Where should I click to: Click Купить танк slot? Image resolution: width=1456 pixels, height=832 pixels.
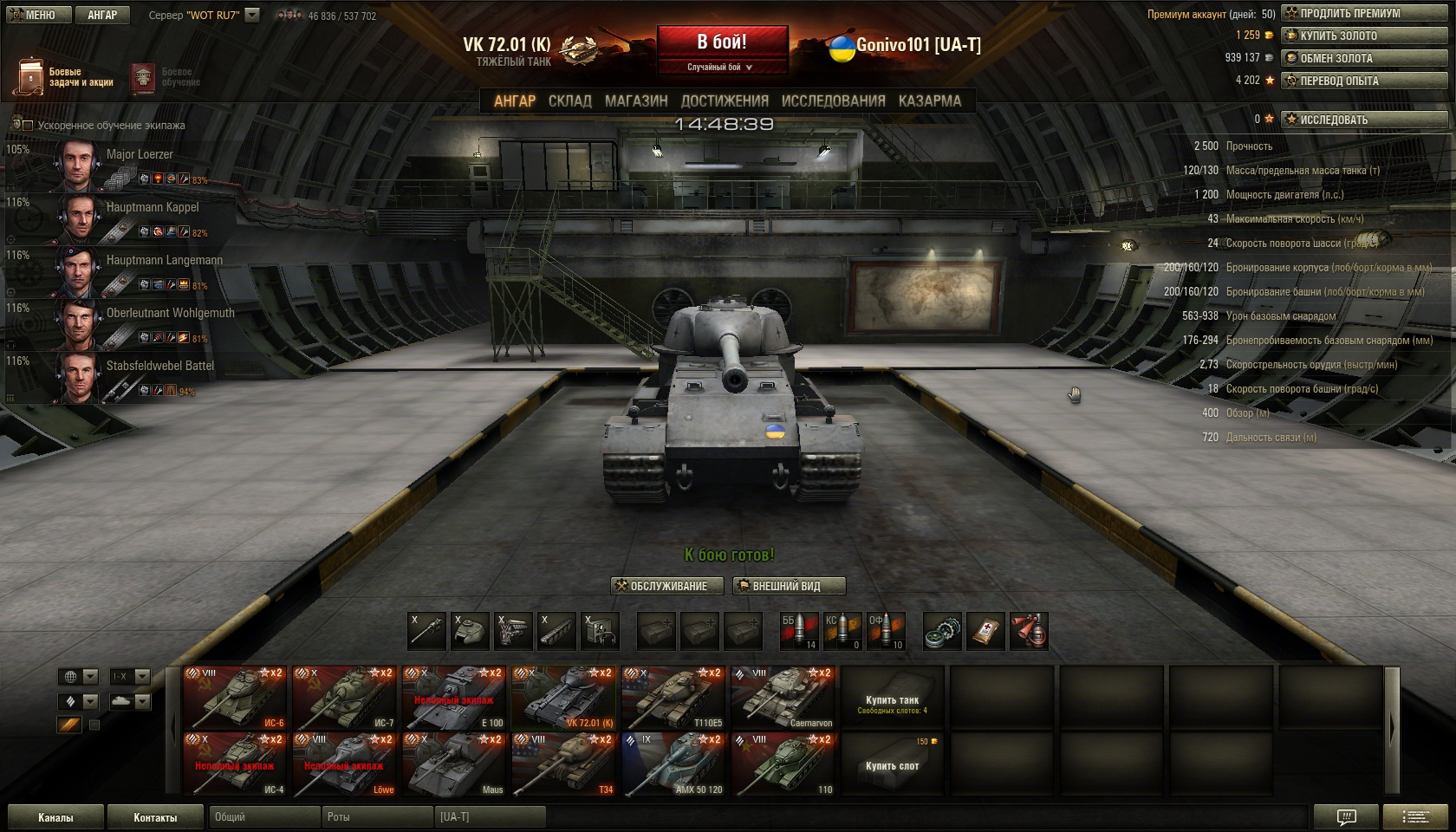pyautogui.click(x=892, y=699)
